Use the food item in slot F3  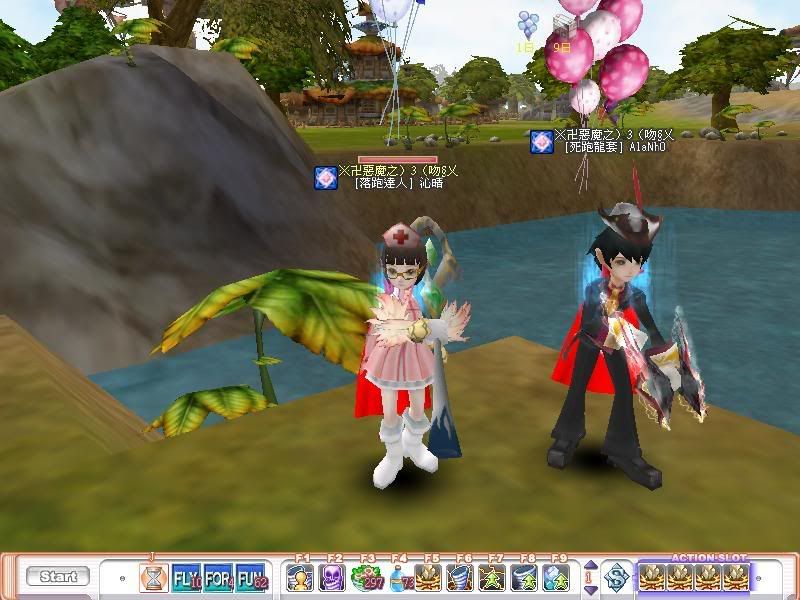(365, 577)
